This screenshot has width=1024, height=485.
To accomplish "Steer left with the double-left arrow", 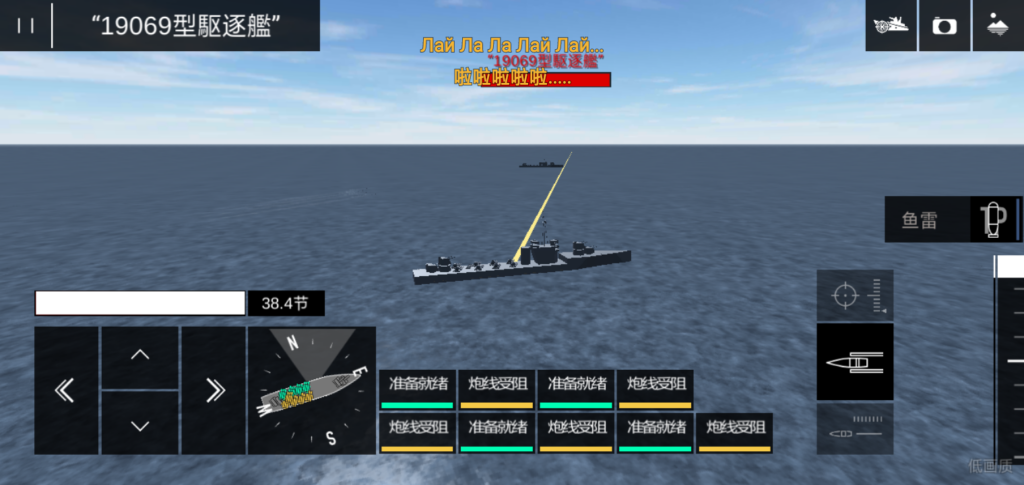I will [66, 390].
